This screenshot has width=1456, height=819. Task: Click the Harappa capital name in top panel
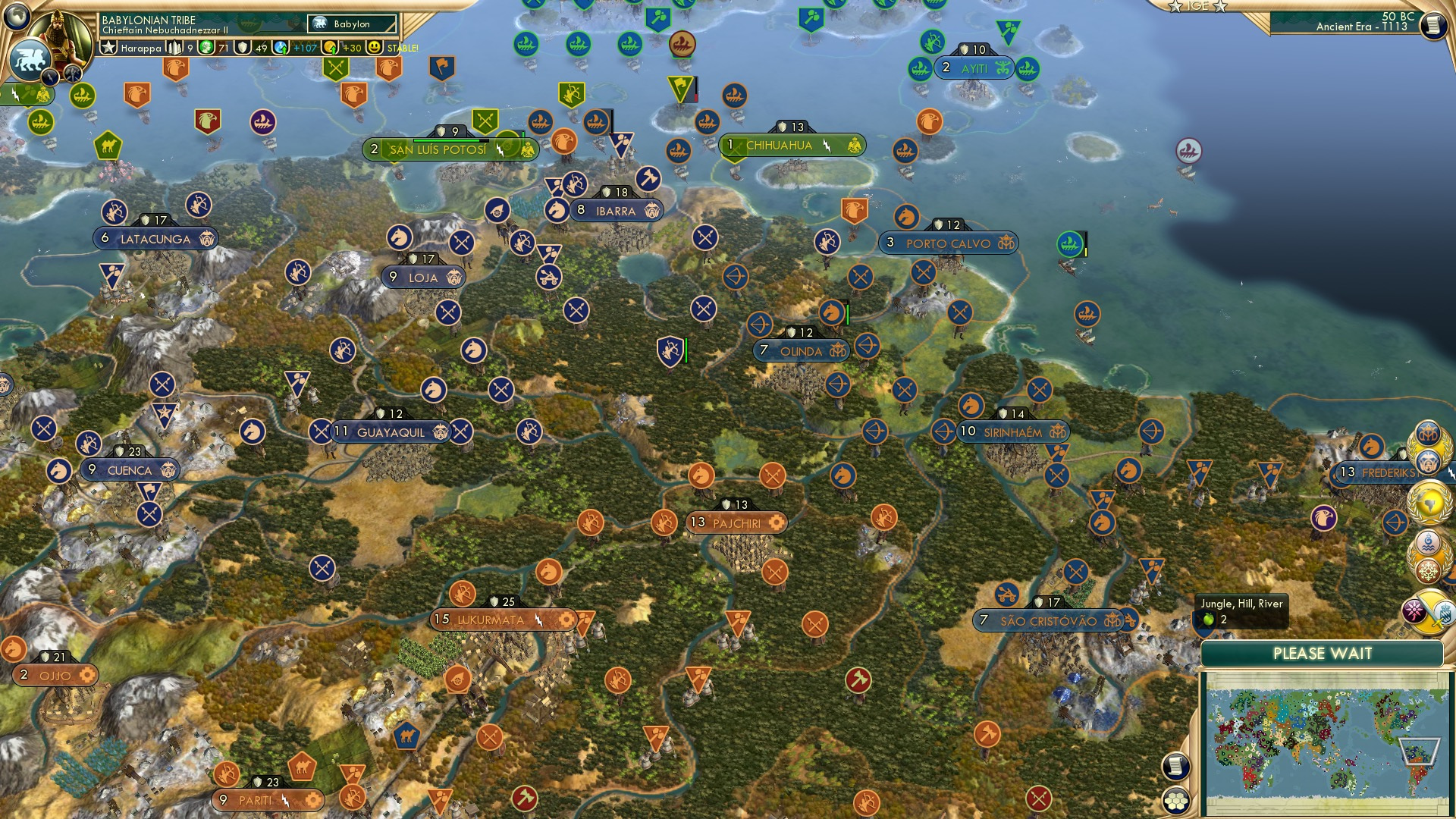coord(142,48)
